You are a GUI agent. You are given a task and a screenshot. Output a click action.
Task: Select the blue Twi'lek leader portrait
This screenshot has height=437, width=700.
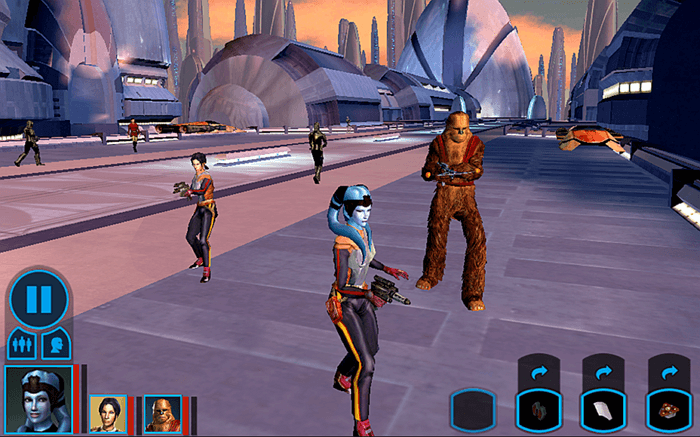point(38,398)
